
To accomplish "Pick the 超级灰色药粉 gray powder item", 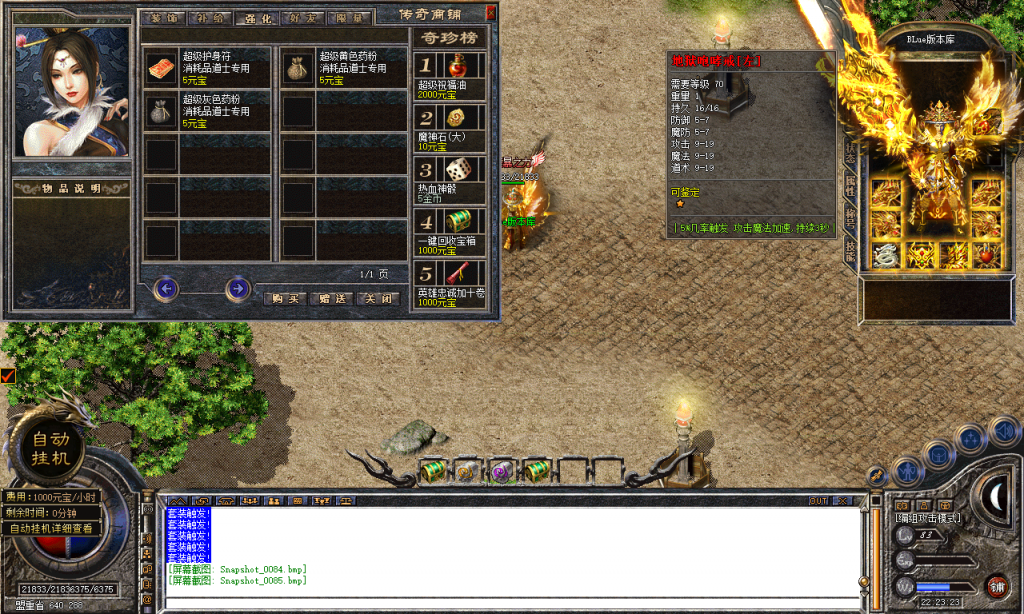I will [207, 109].
